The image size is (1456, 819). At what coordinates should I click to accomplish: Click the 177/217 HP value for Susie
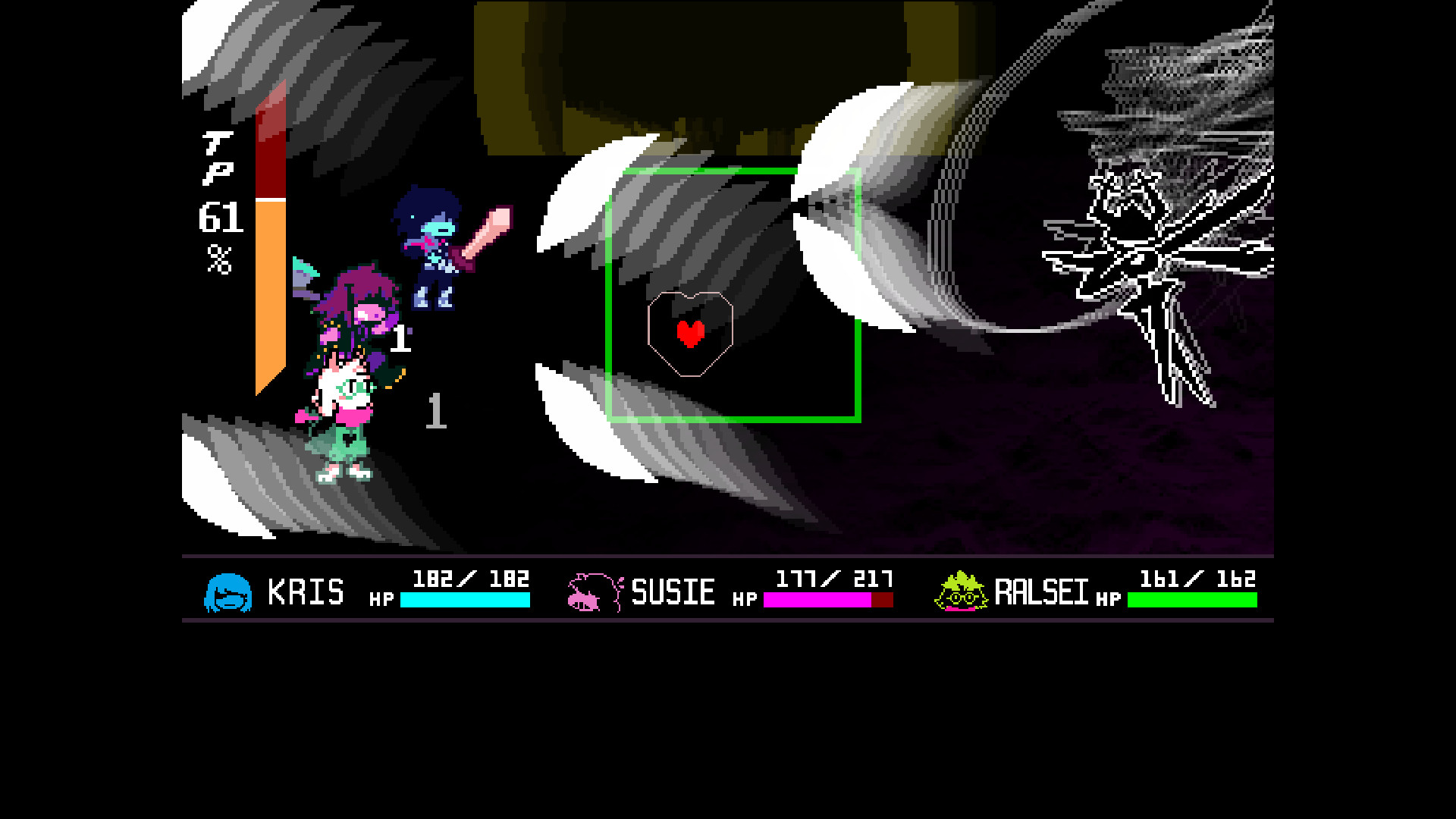click(833, 579)
